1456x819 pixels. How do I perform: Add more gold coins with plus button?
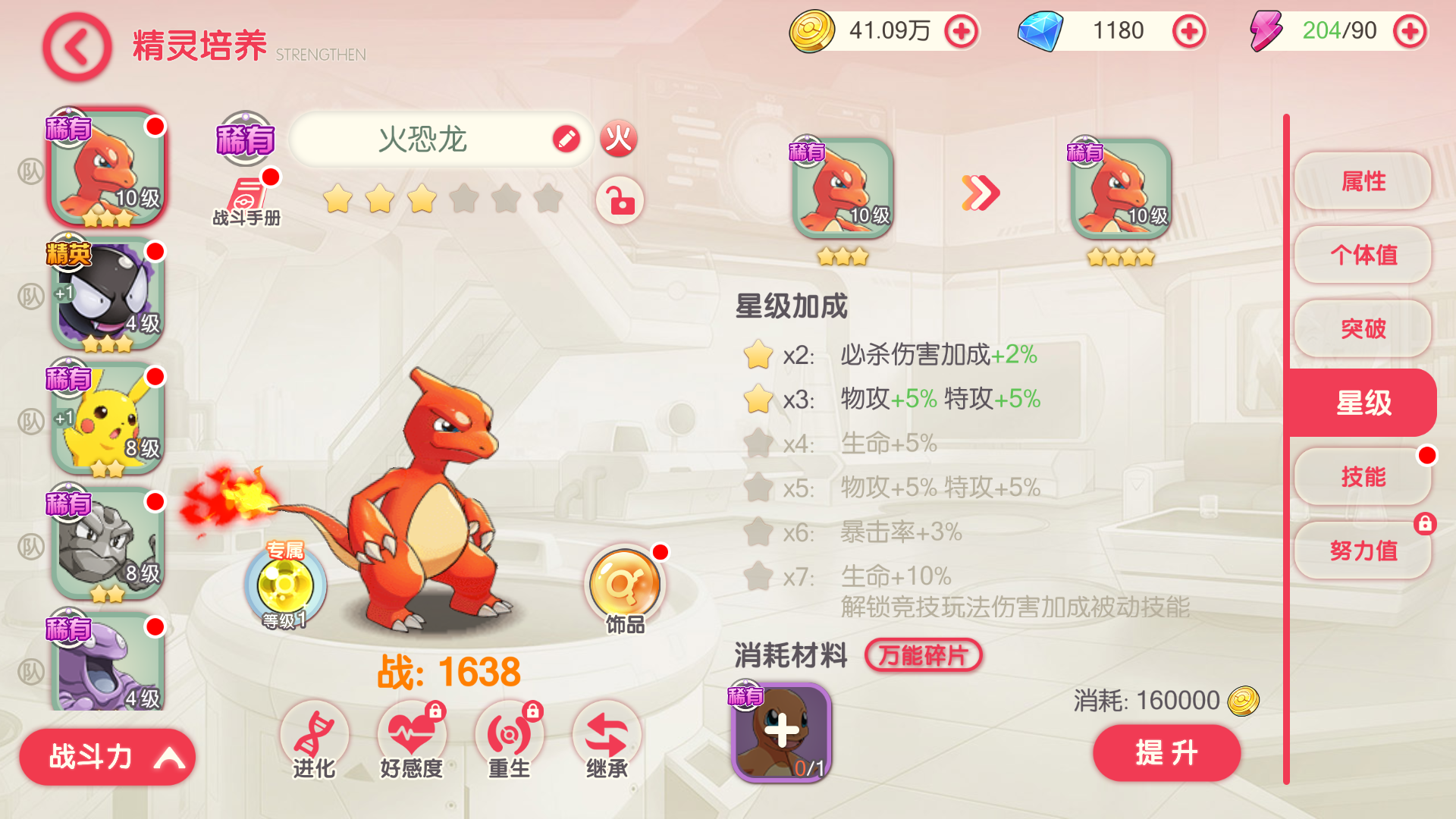click(x=962, y=32)
